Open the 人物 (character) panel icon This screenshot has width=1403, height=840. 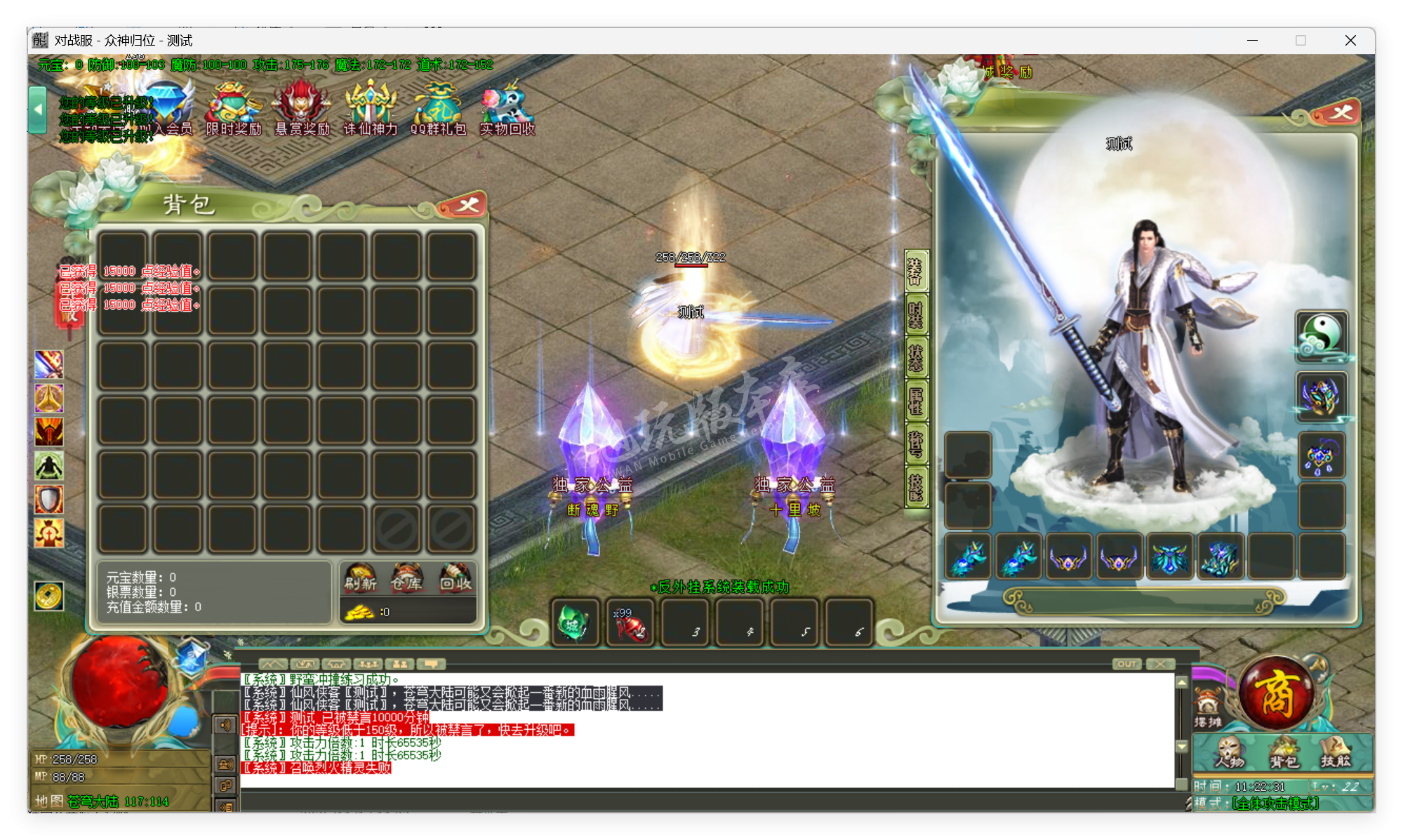(x=1230, y=752)
